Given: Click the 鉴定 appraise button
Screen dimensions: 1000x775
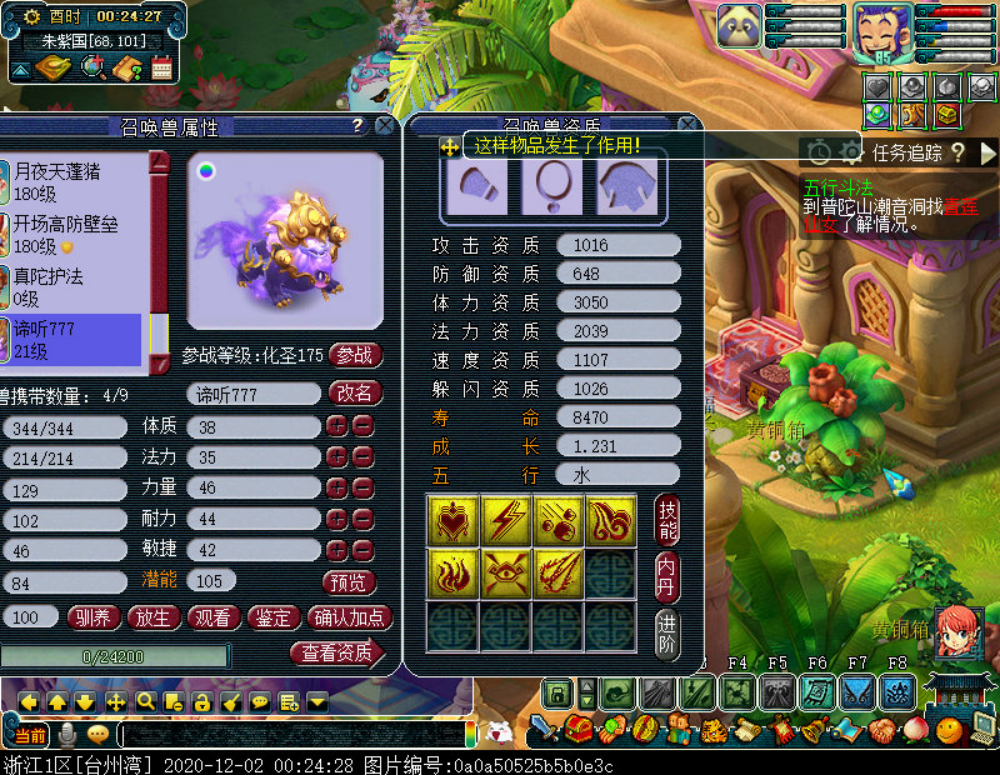Looking at the screenshot, I should (x=272, y=618).
